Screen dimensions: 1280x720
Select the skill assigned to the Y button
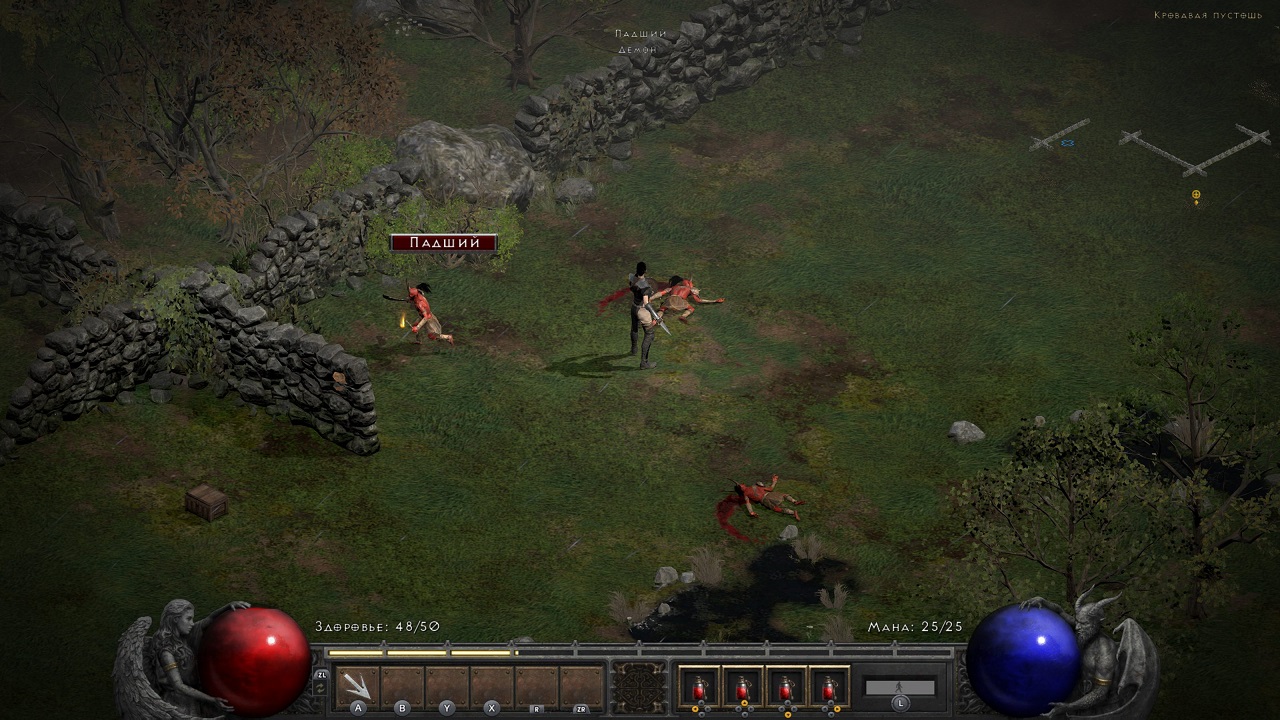pyautogui.click(x=445, y=685)
